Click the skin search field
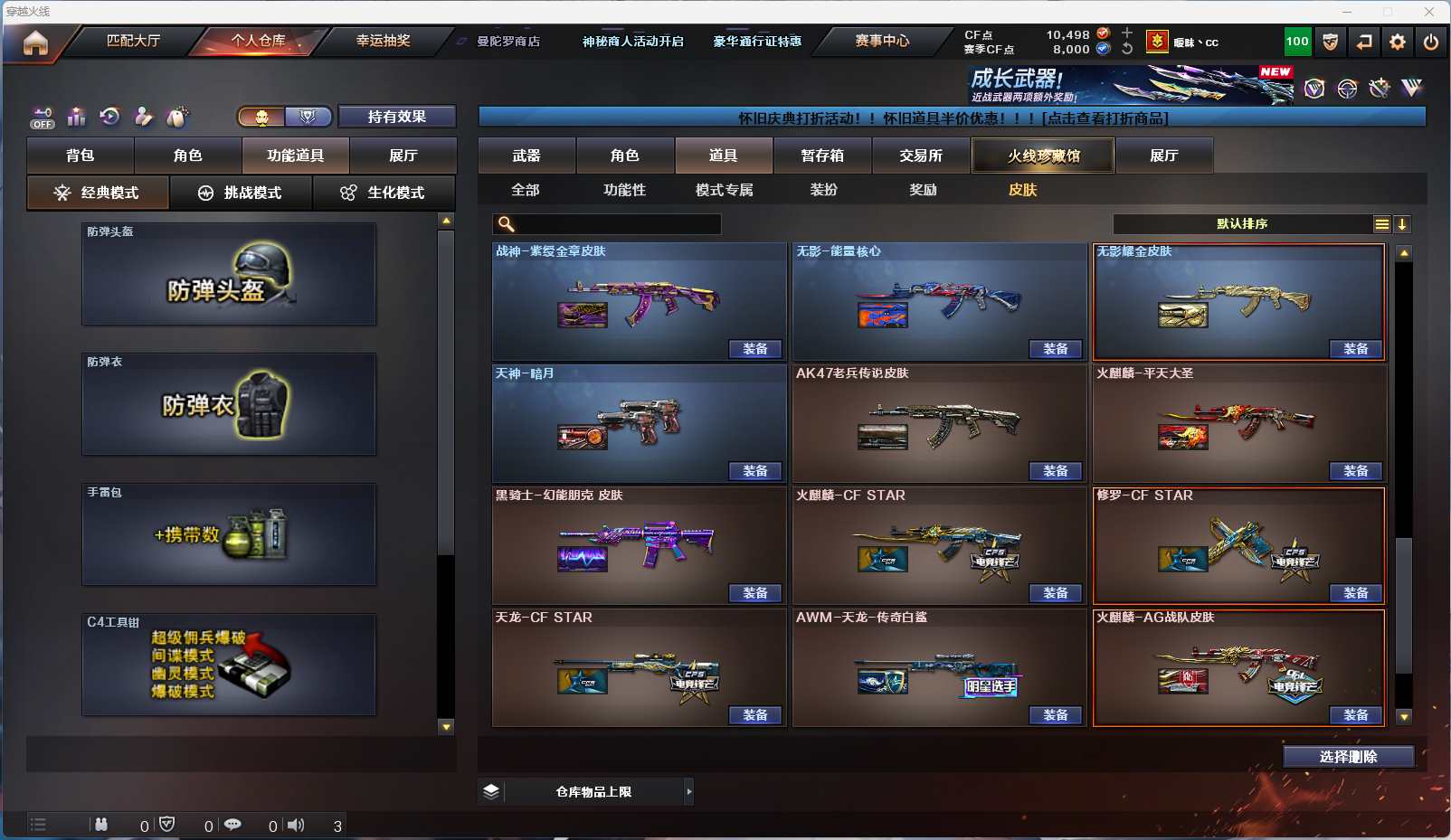The height and width of the screenshot is (840, 1451). (x=615, y=224)
